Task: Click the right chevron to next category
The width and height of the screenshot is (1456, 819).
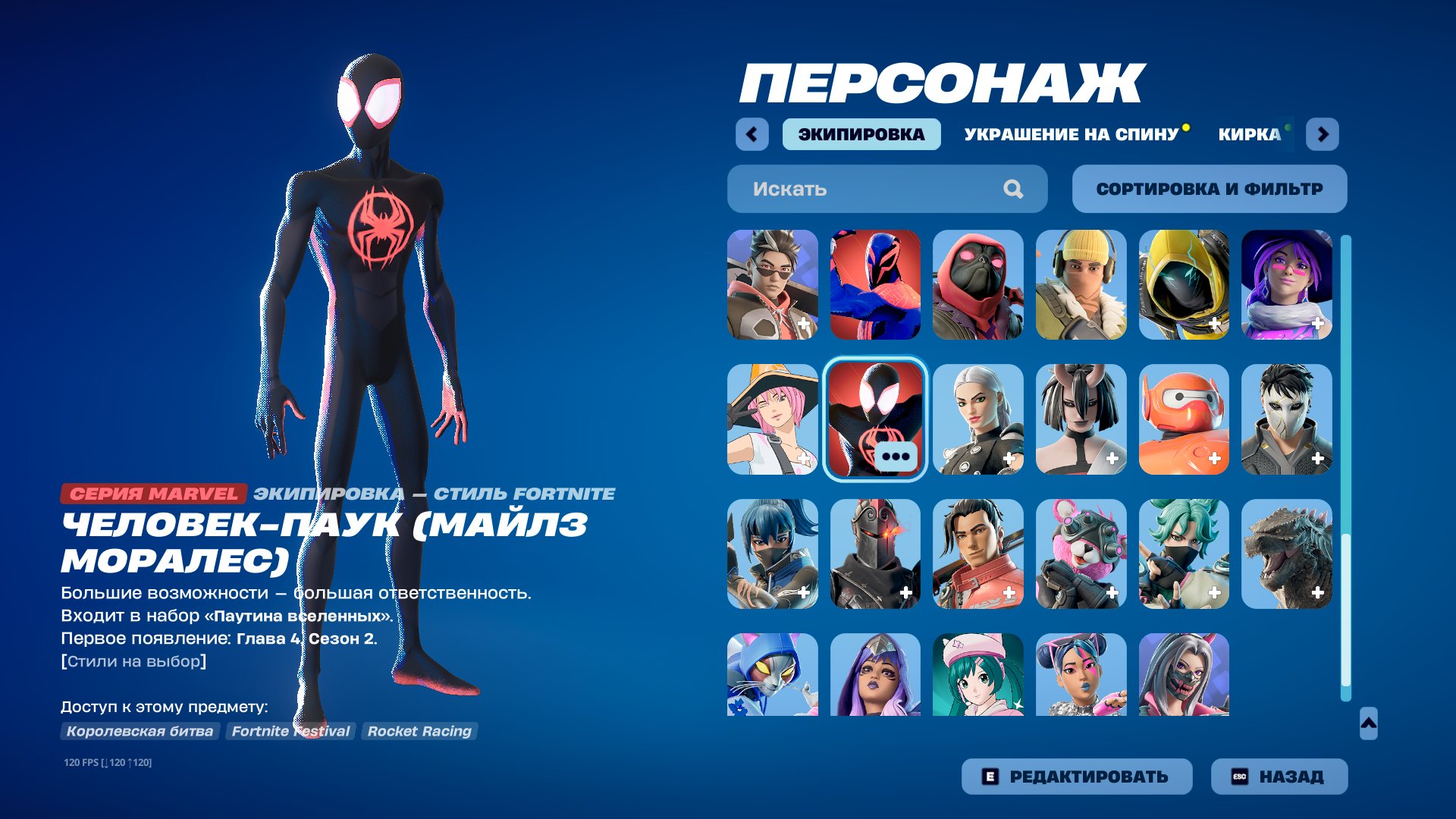Action: (x=1323, y=133)
